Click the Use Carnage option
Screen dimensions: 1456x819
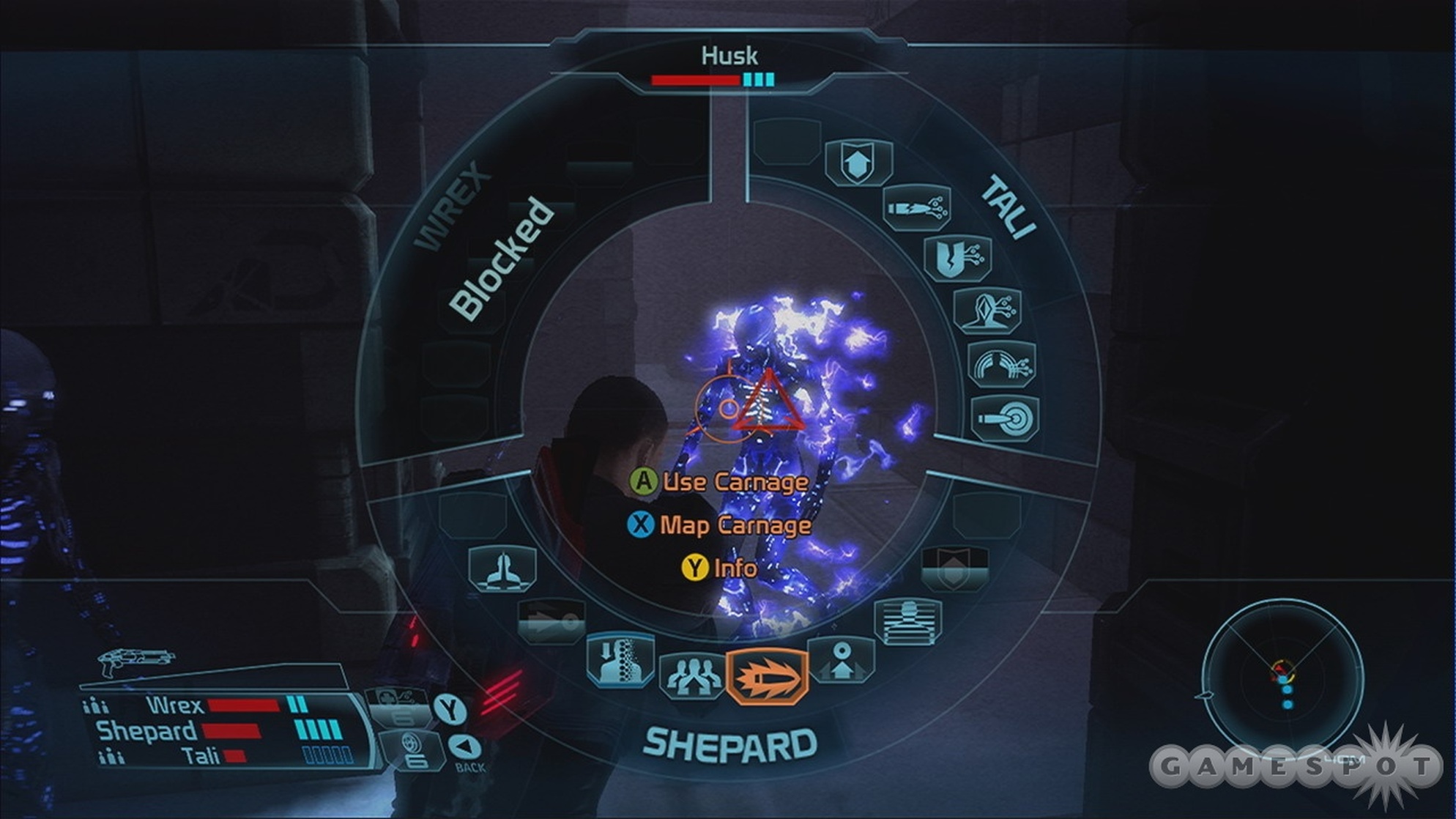pos(720,482)
